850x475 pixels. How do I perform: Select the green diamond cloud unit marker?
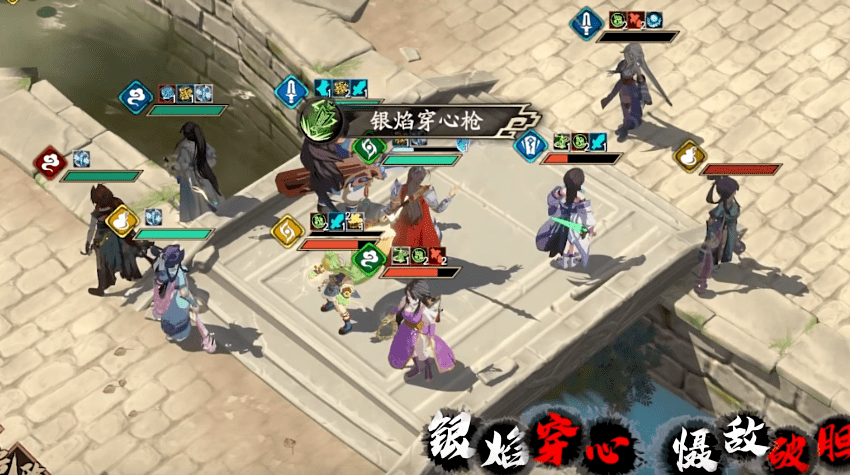[x=369, y=259]
